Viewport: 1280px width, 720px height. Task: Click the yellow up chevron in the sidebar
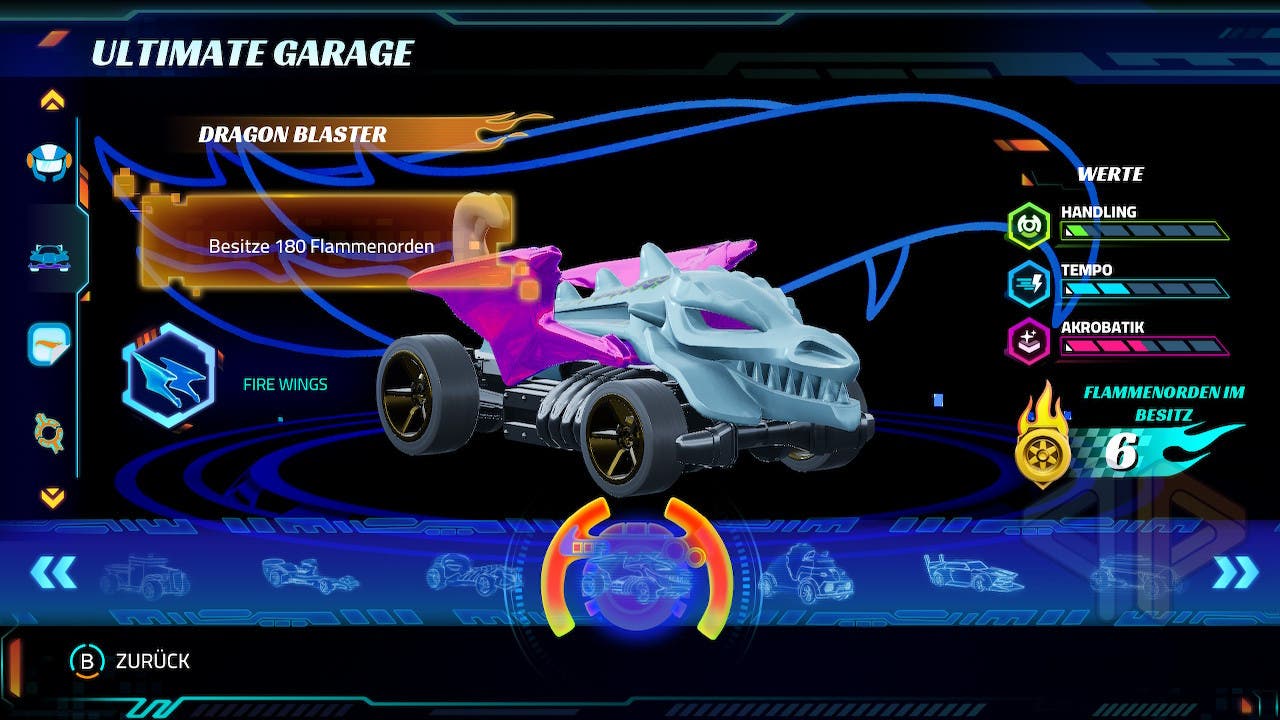point(52,100)
